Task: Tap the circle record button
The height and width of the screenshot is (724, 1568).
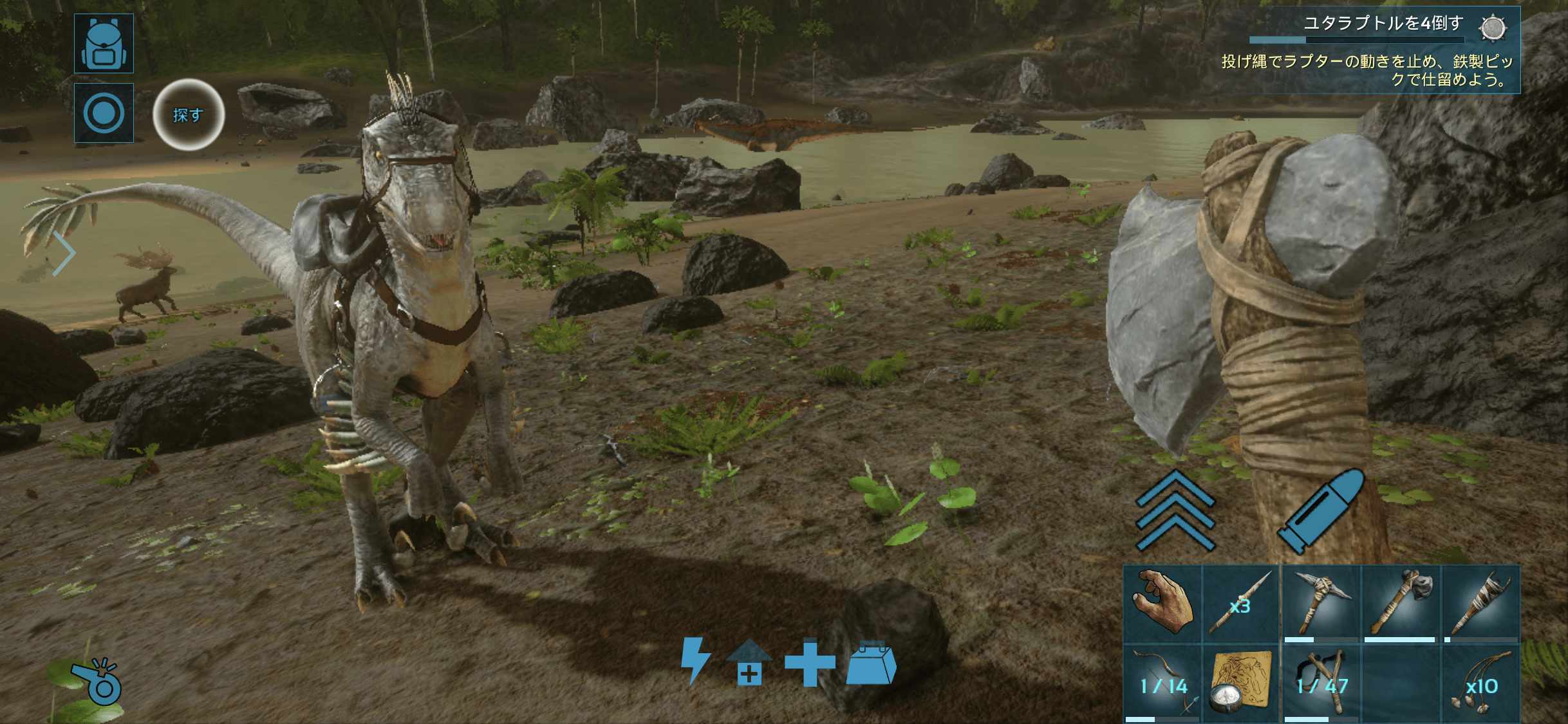Action: point(104,113)
